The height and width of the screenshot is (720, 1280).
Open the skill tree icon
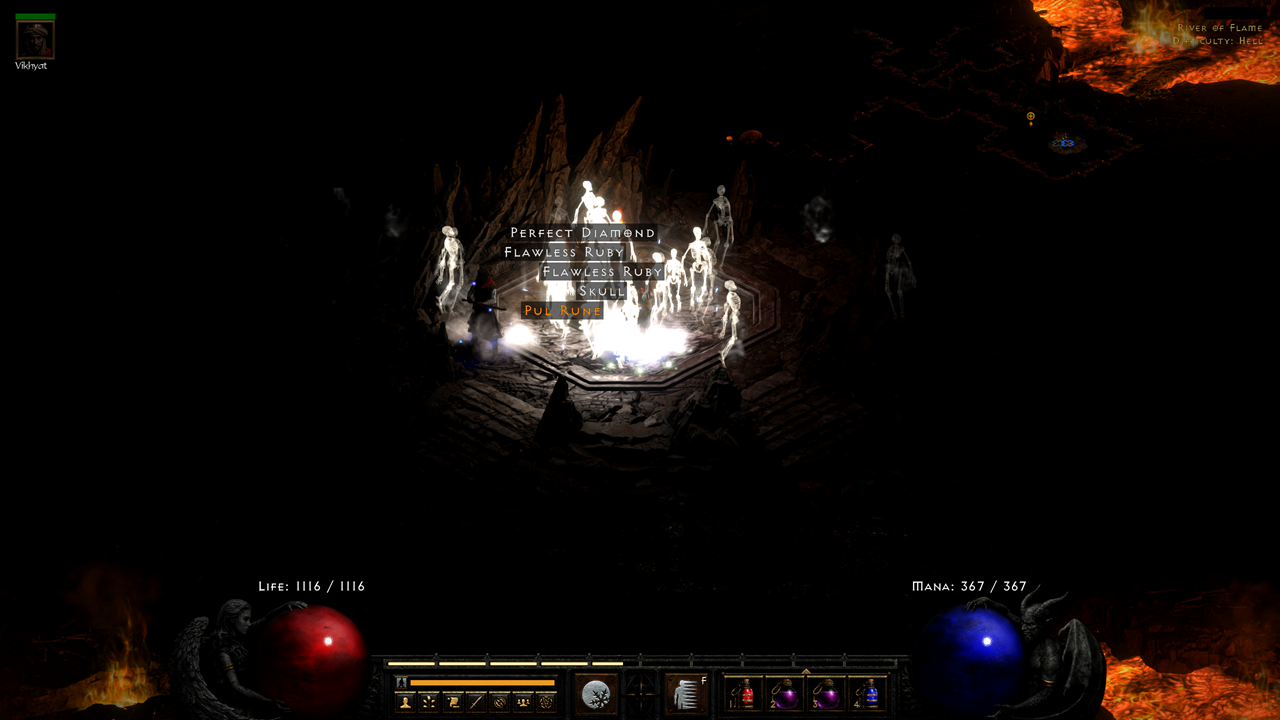pos(428,701)
